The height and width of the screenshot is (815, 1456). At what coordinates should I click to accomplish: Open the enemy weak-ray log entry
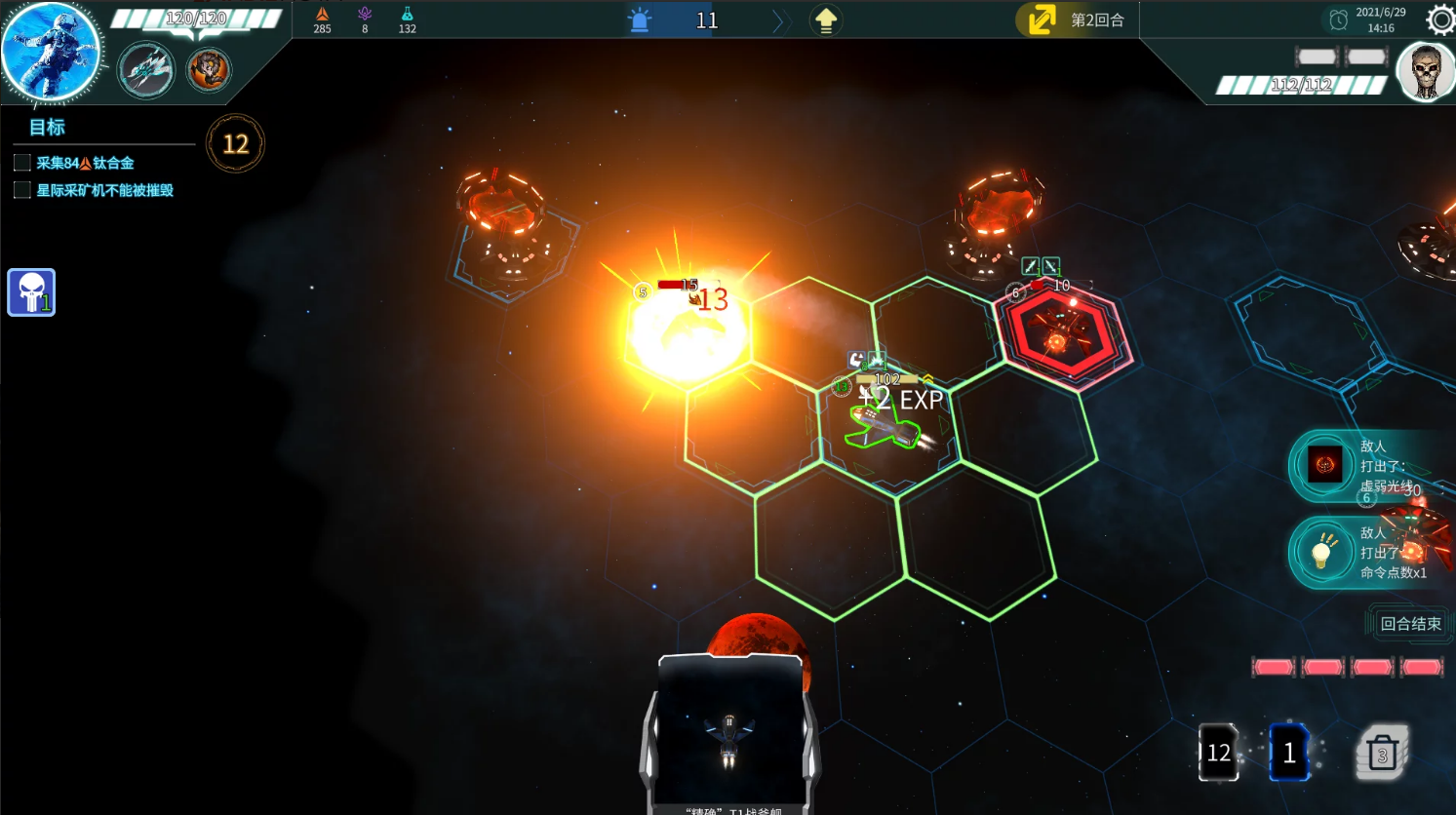[1370, 466]
